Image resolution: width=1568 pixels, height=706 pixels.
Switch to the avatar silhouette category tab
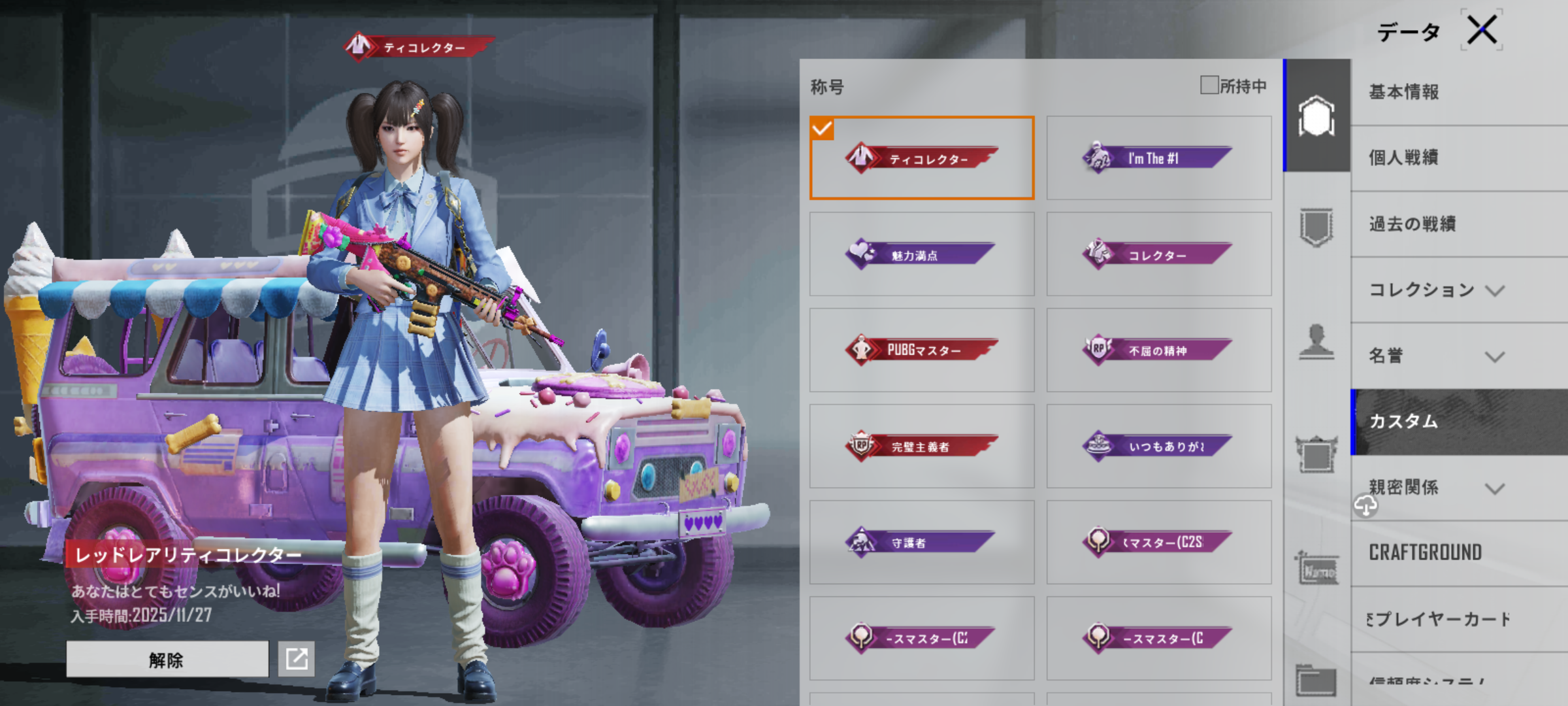(1316, 341)
